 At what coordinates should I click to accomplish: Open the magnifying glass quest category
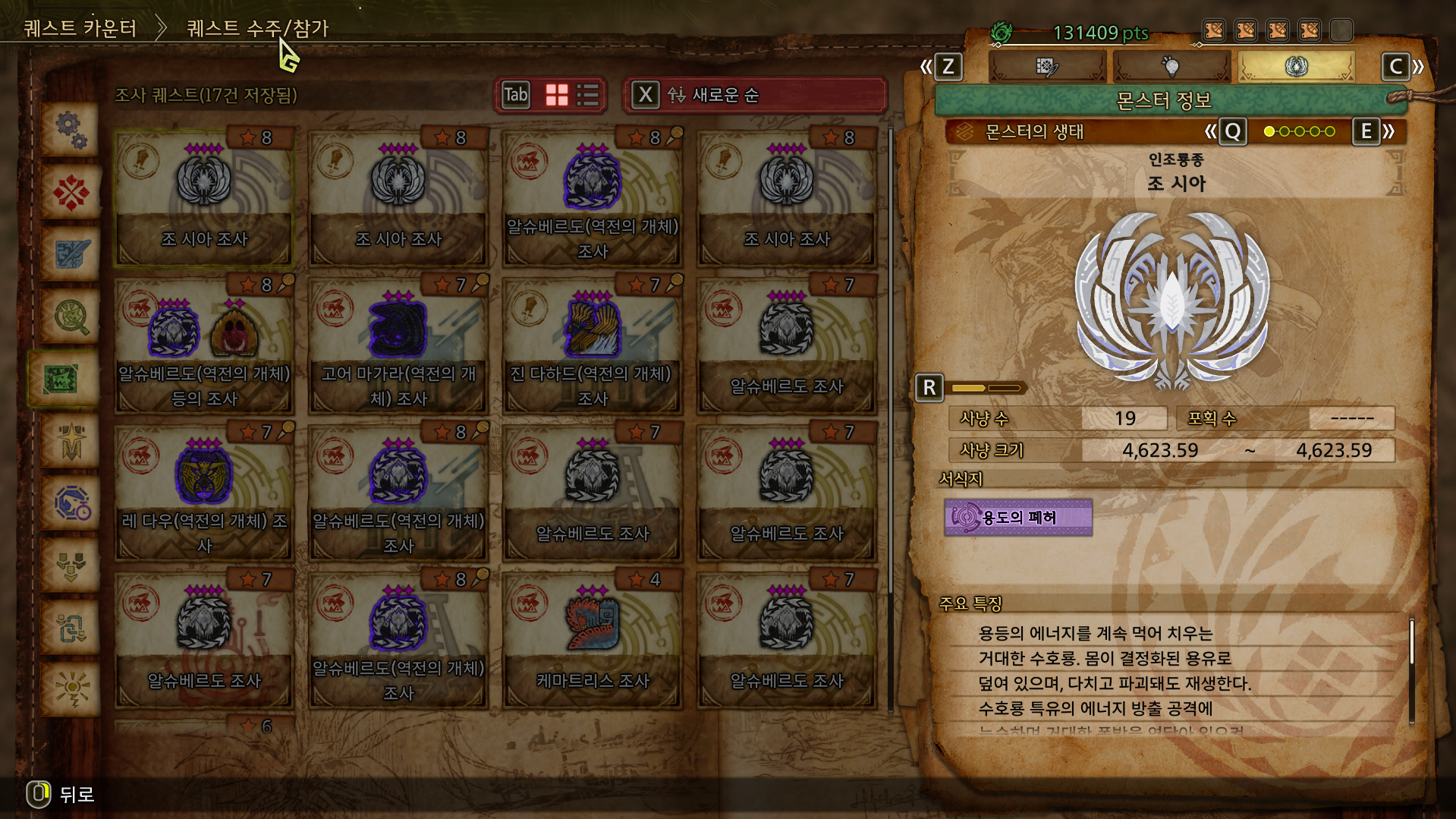71,317
